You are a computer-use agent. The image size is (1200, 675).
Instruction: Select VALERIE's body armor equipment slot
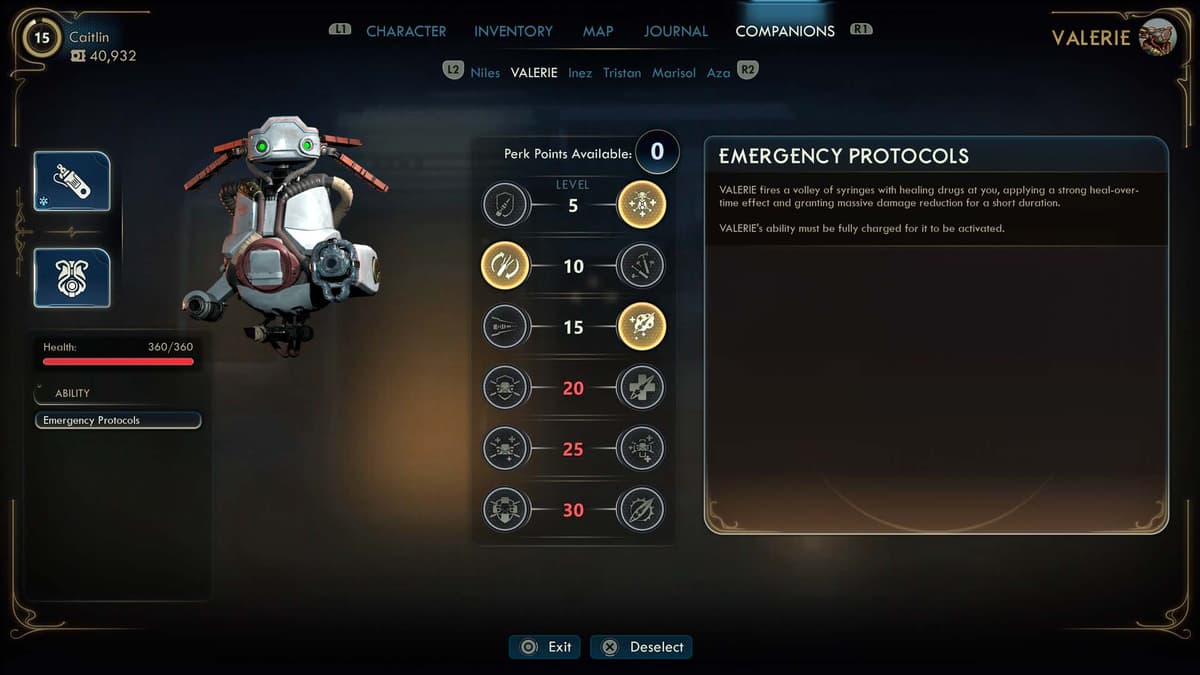tap(72, 277)
